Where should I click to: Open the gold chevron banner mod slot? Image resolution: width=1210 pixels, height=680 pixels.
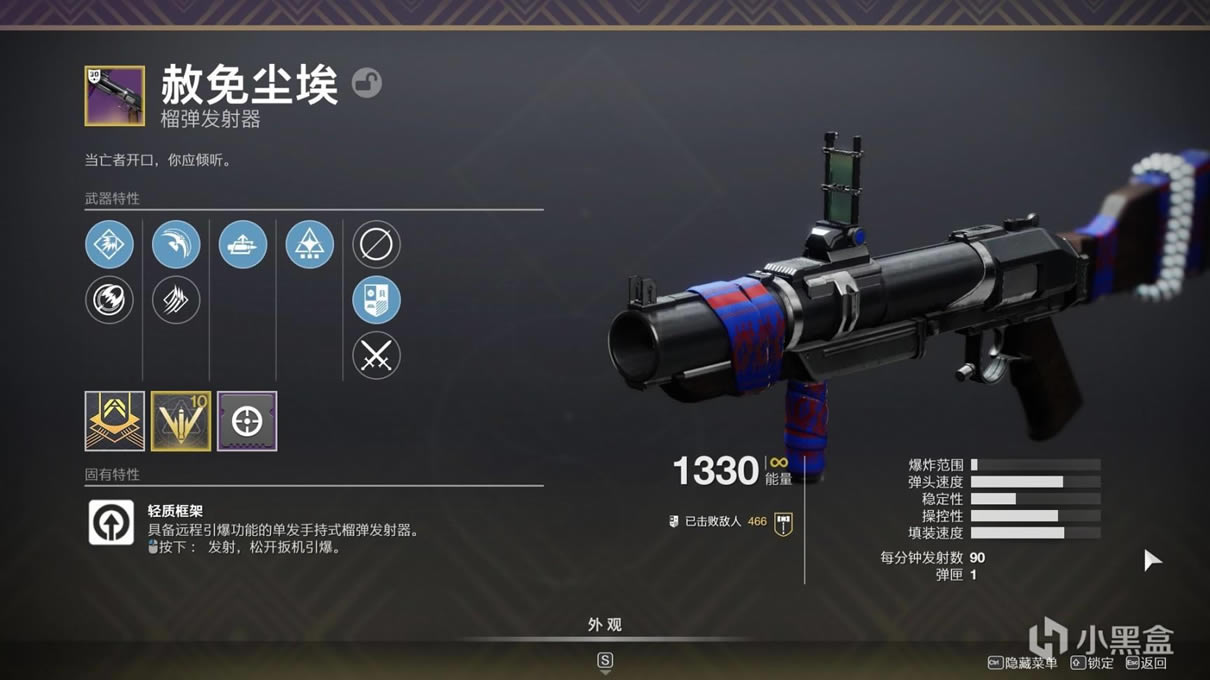tap(115, 421)
